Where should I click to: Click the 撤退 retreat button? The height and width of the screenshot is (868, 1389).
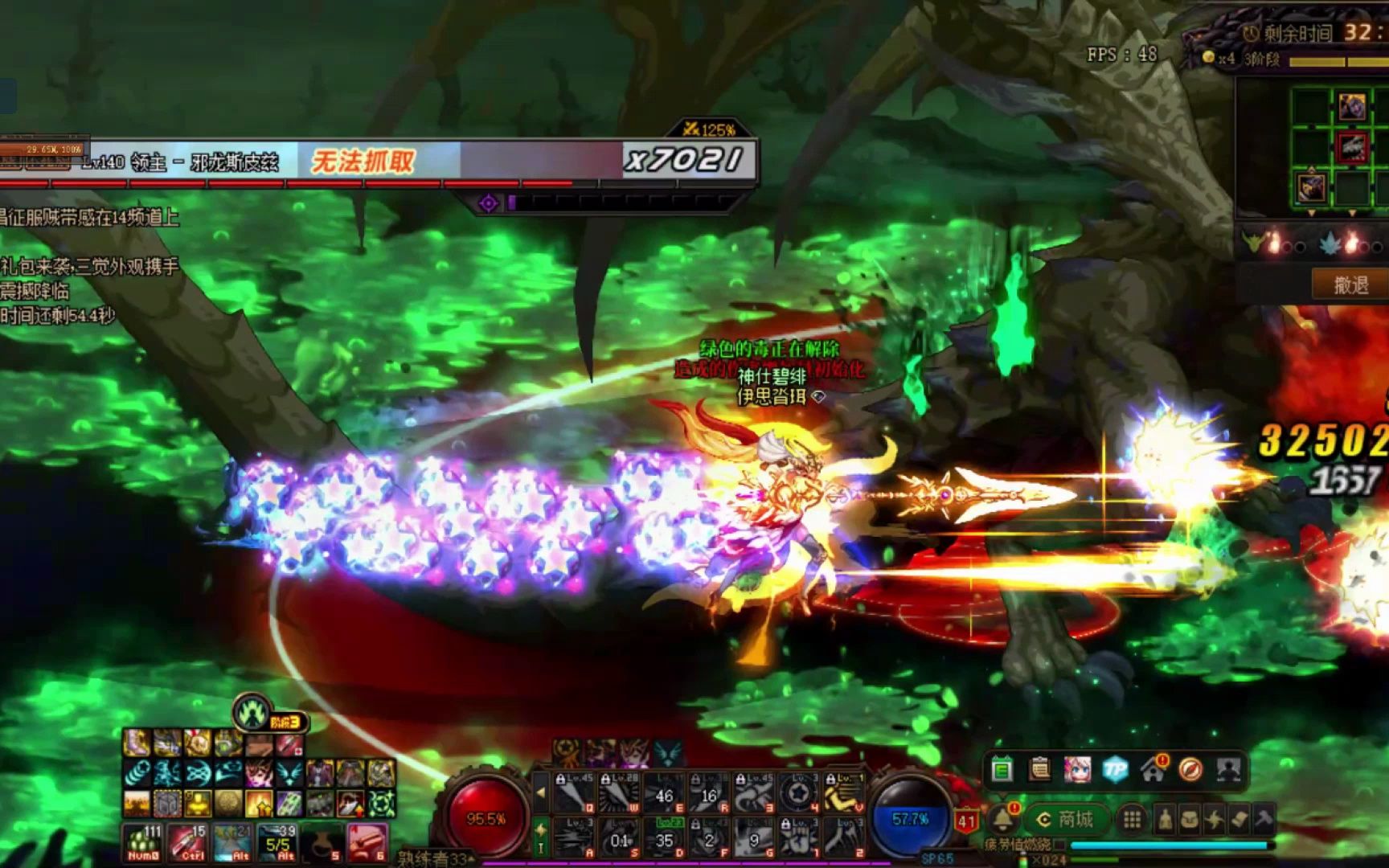pyautogui.click(x=1350, y=285)
